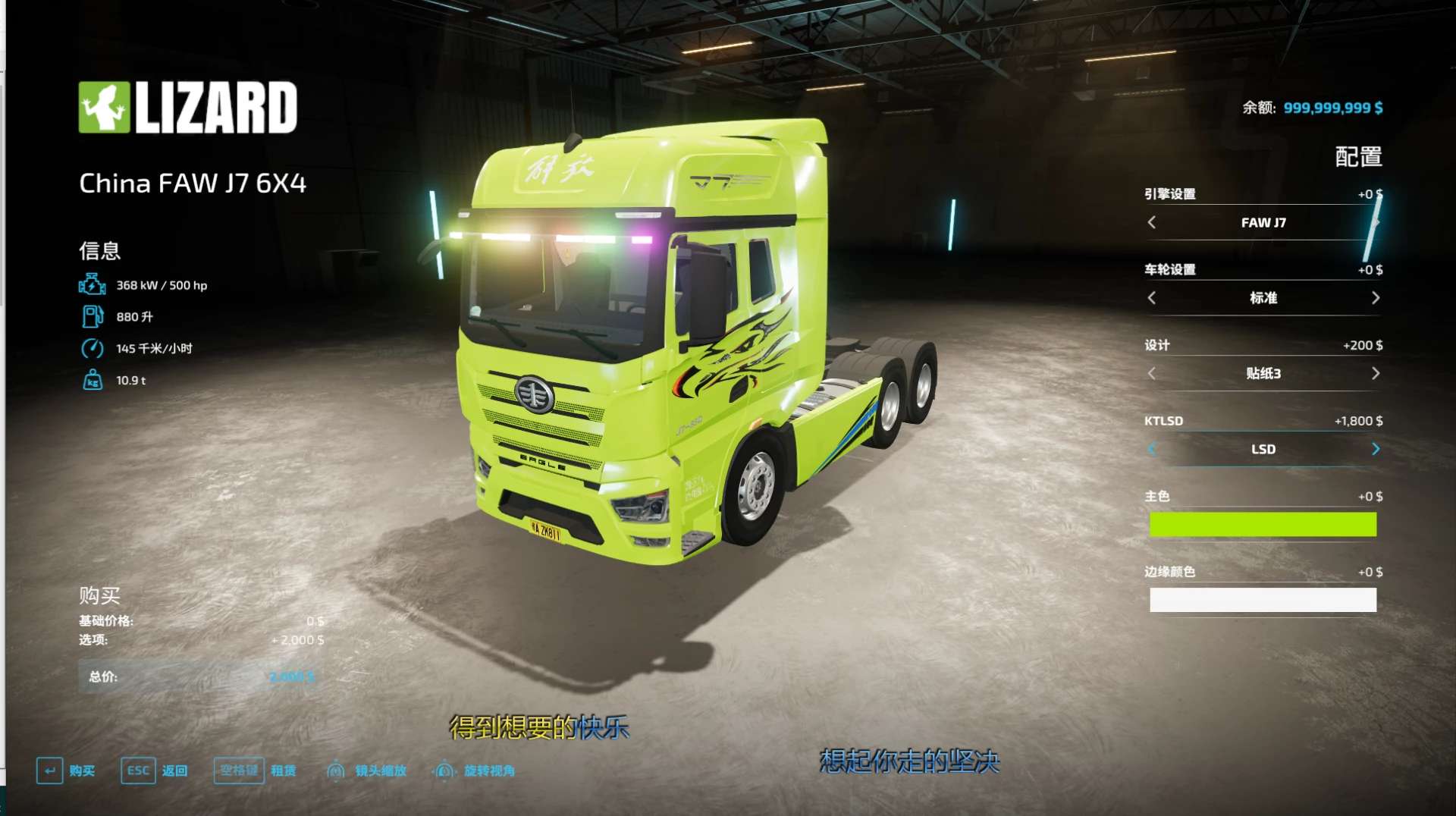The image size is (1456, 816).
Task: Advance KTLSD option to next value
Action: 1375,449
